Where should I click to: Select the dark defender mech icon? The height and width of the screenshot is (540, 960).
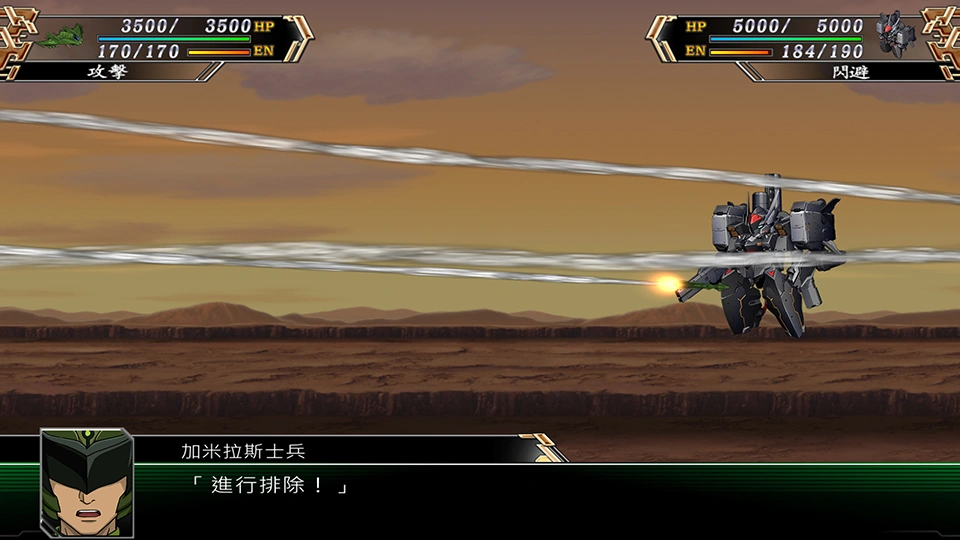895,34
